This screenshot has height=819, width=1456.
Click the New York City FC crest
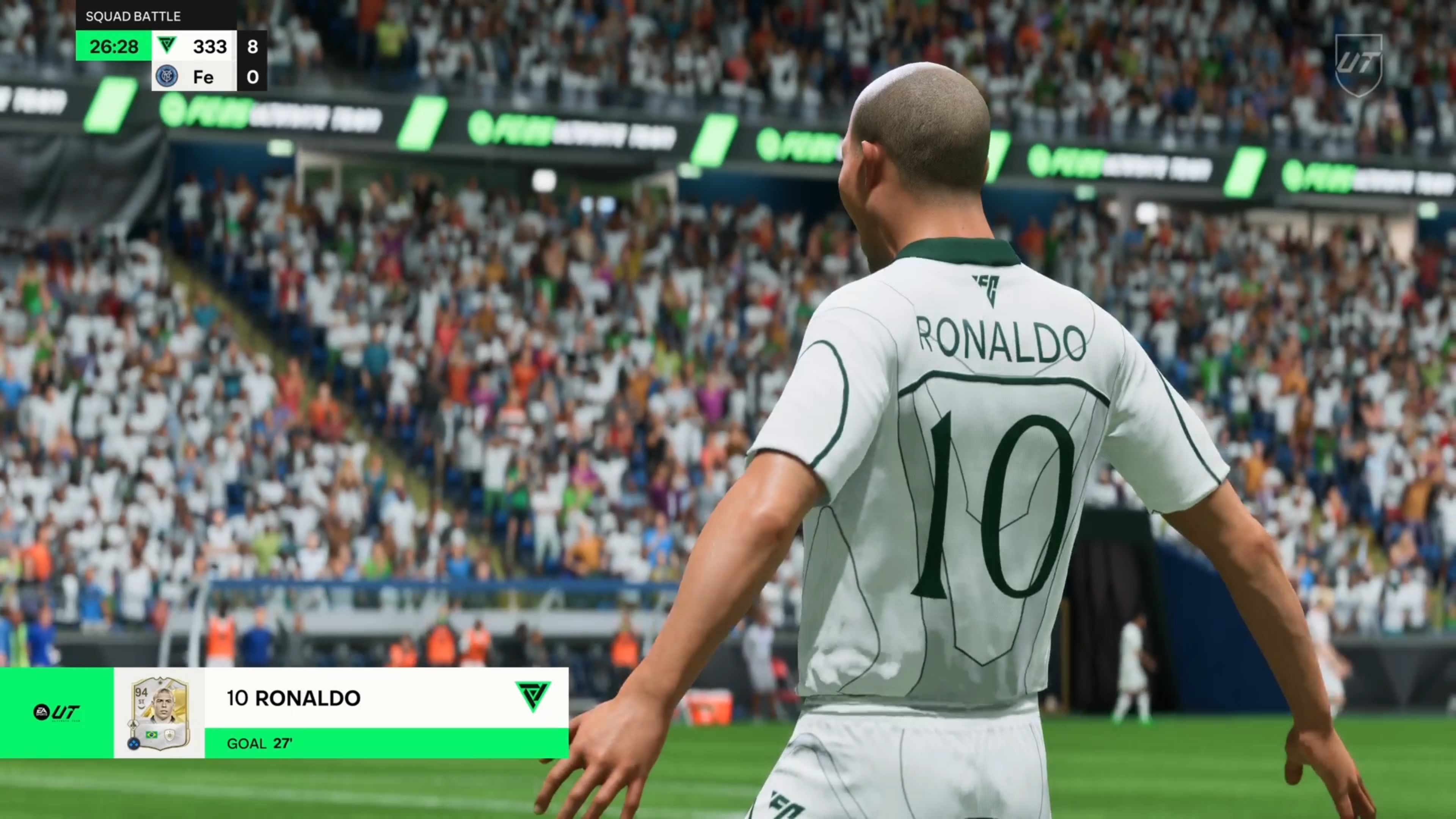pos(167,76)
